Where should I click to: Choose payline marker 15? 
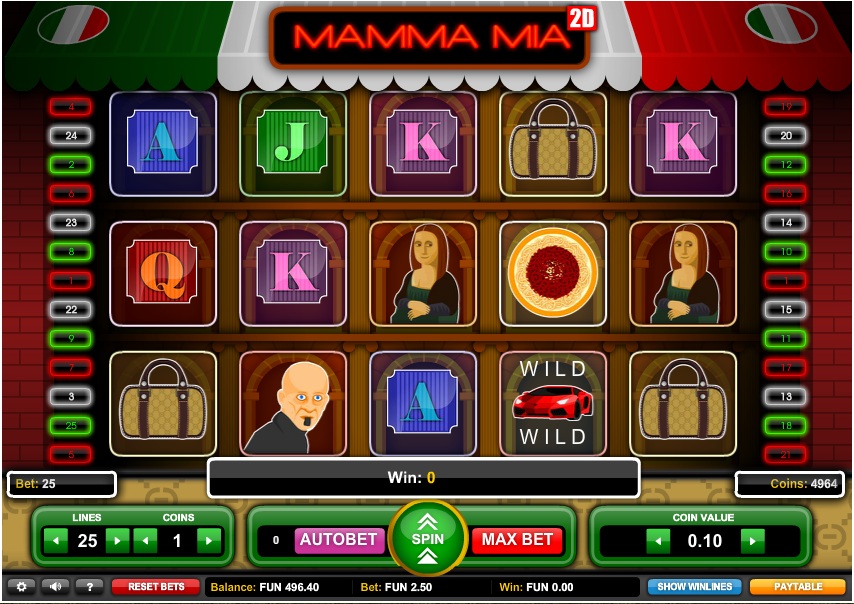[785, 310]
